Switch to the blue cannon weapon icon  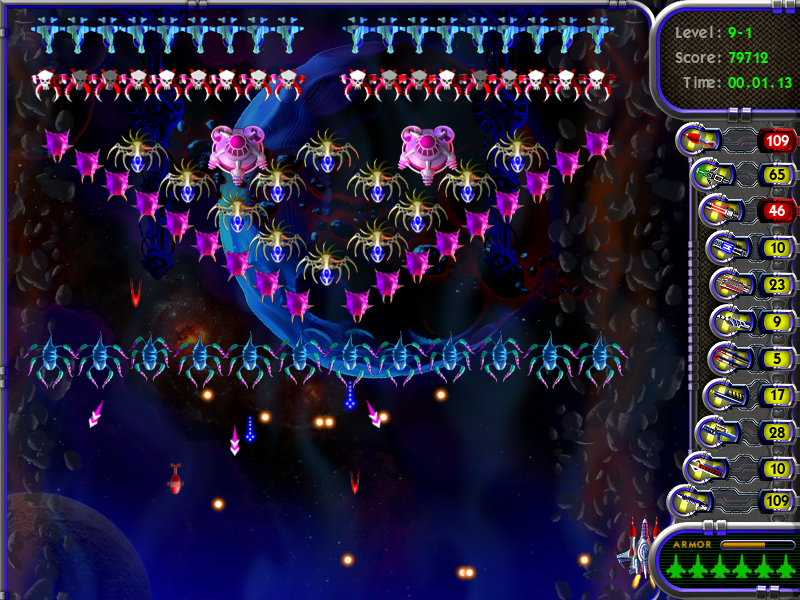click(724, 247)
